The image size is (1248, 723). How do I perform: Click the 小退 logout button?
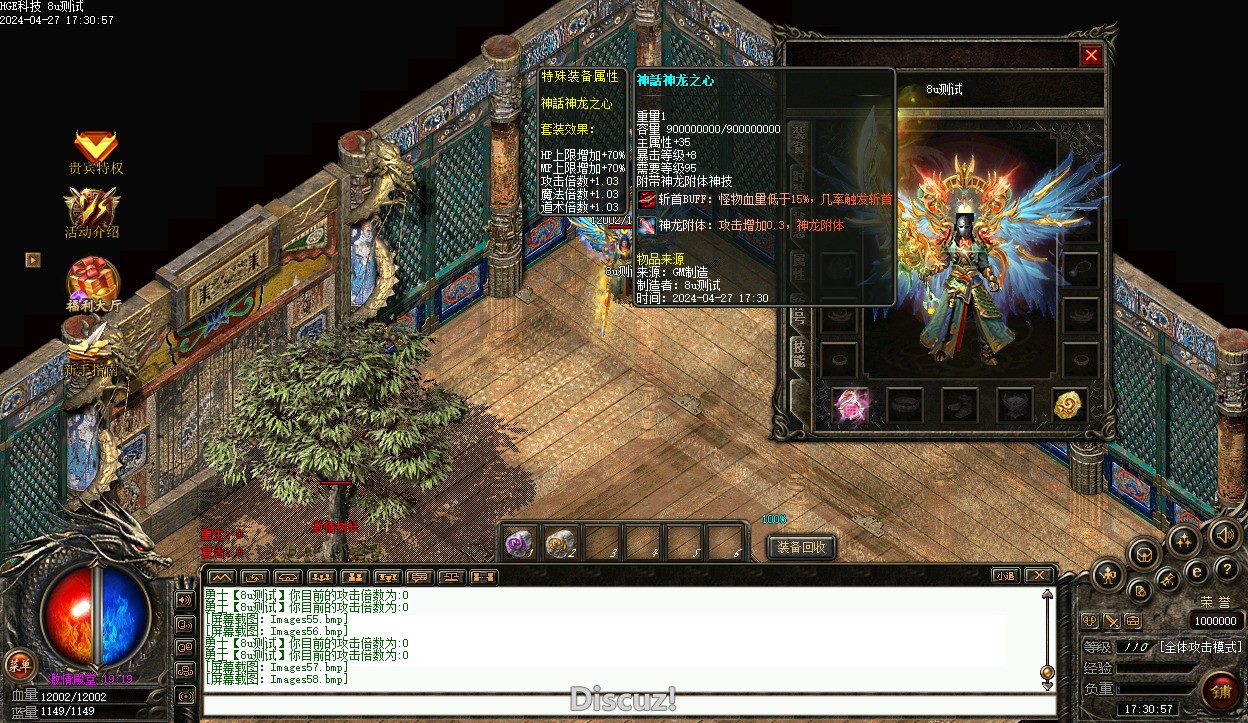click(x=1005, y=575)
